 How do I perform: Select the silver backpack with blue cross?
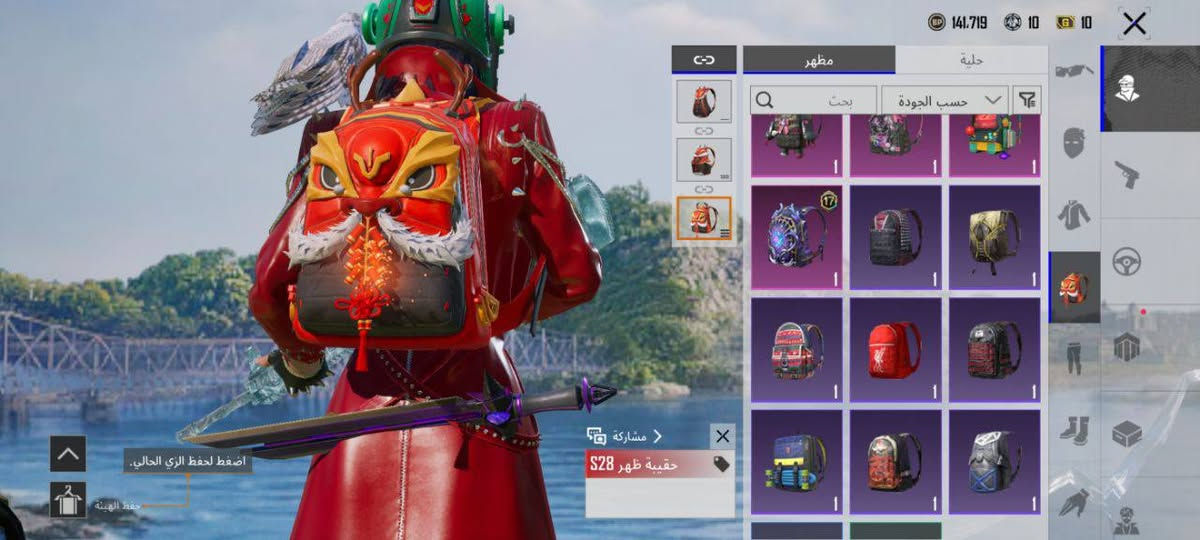[x=994, y=461]
